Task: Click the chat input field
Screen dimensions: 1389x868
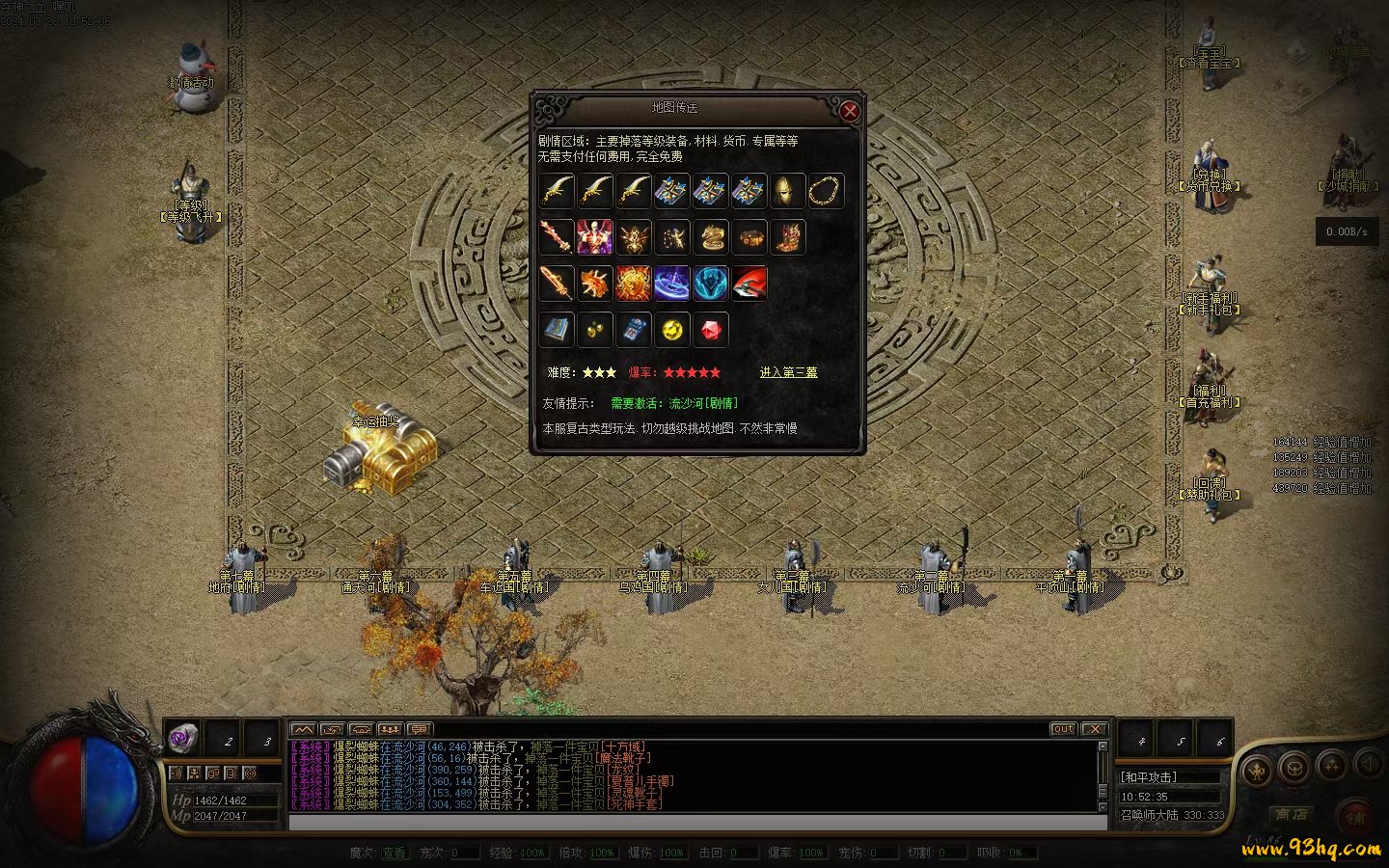Action: [x=696, y=823]
